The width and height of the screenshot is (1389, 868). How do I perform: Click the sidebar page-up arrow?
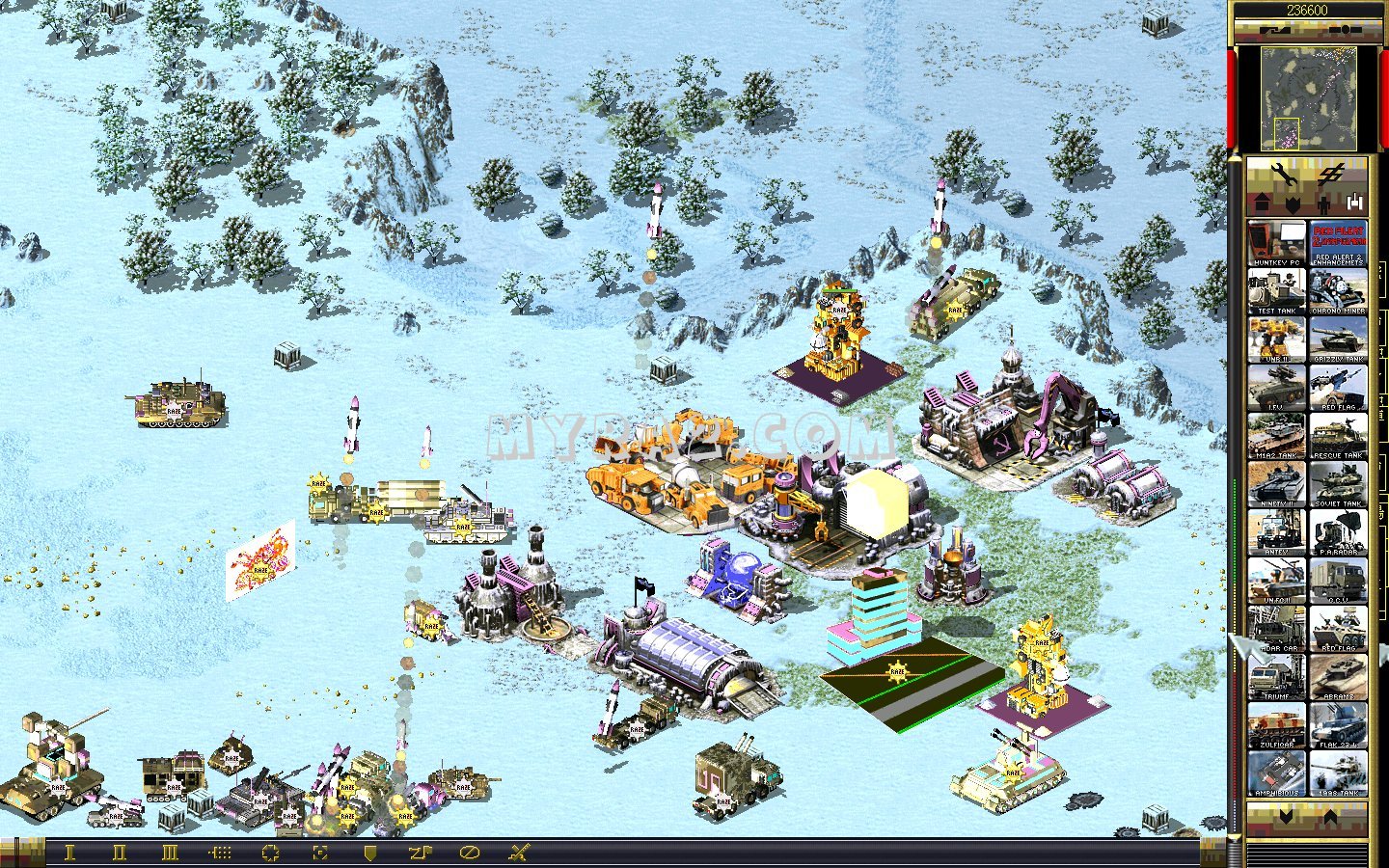point(1331,818)
